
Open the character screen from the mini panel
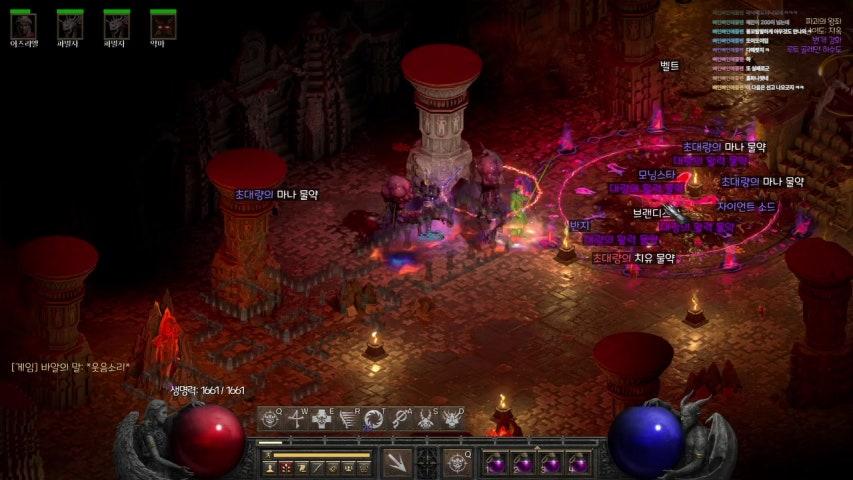coord(269,468)
